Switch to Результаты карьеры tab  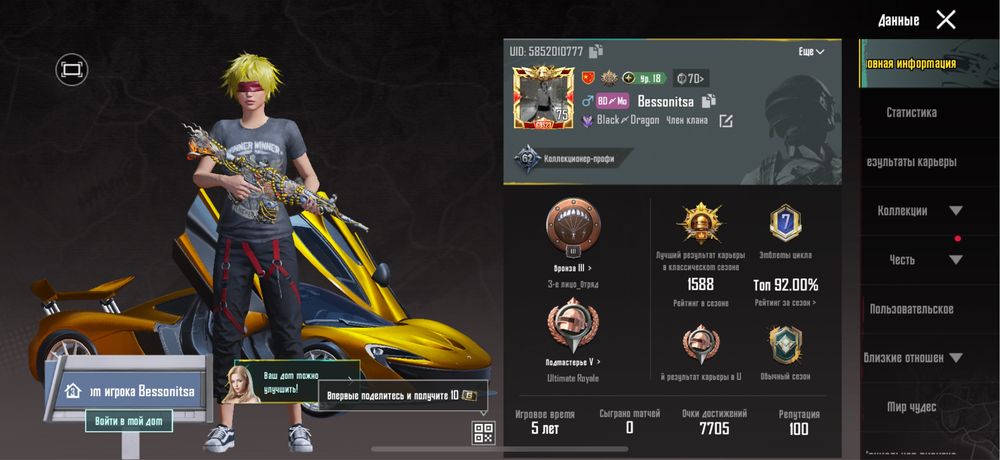[x=911, y=162]
